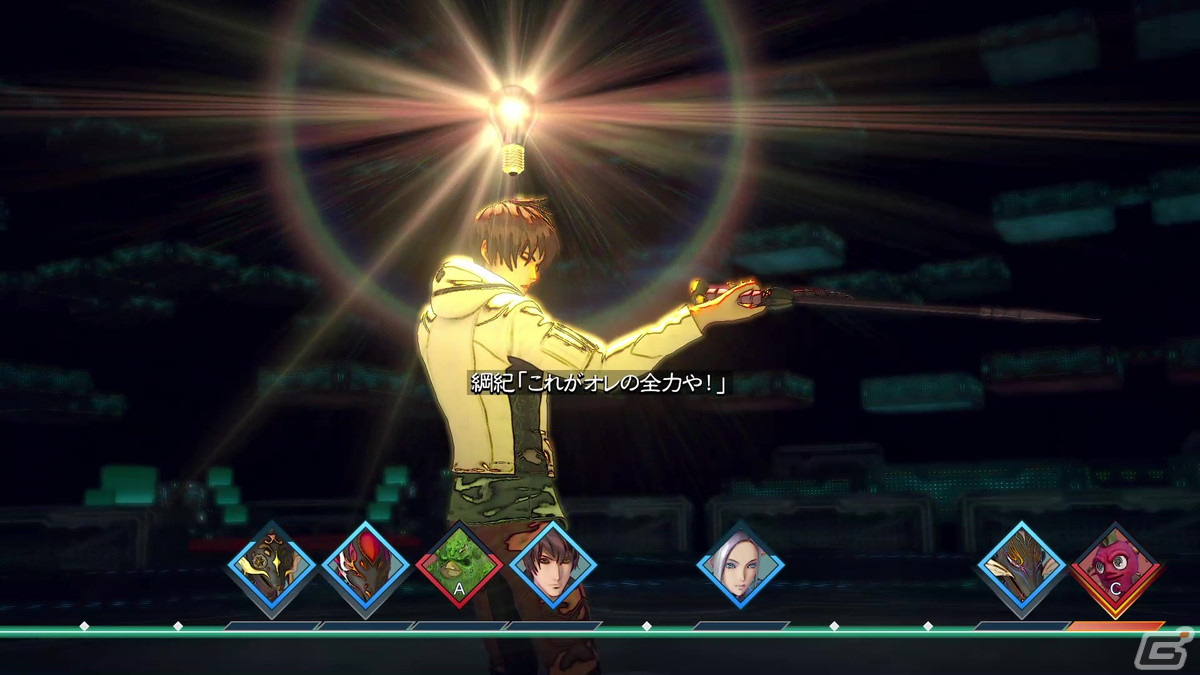
Task: Select the red-crested dark helmet portrait
Action: pos(366,565)
